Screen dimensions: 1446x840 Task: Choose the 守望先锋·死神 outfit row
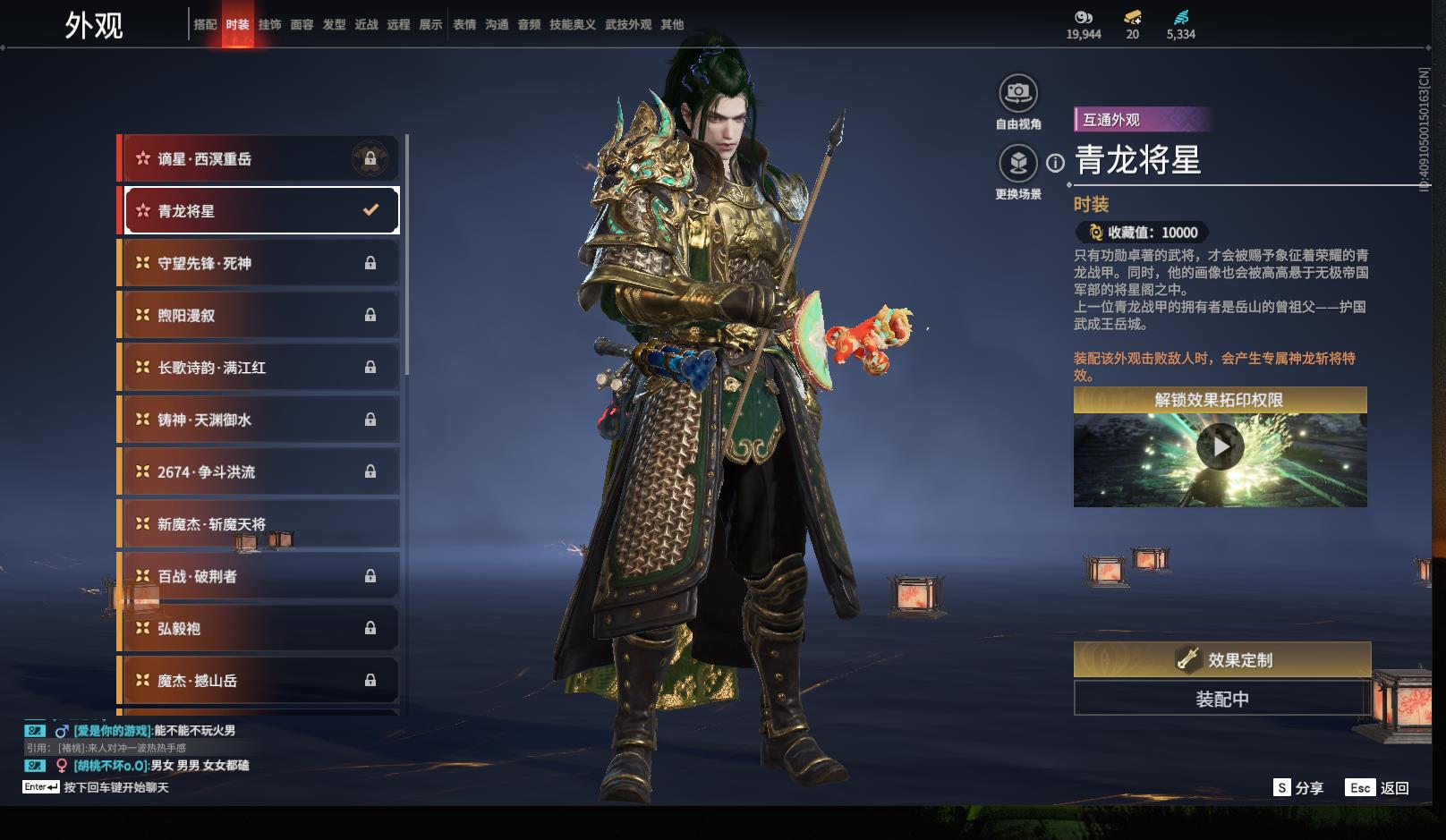259,263
